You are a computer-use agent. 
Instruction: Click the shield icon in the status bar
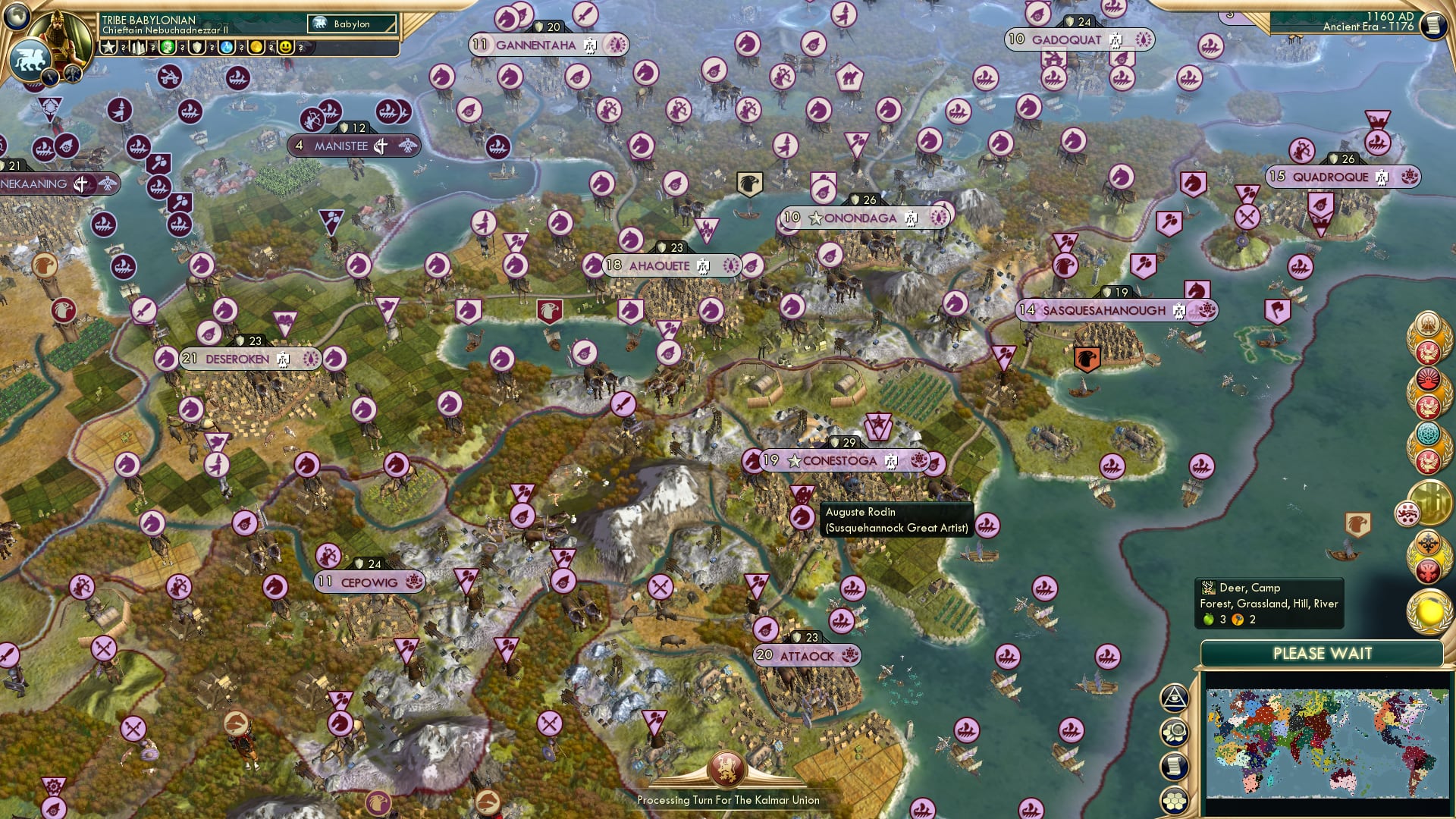coord(196,48)
